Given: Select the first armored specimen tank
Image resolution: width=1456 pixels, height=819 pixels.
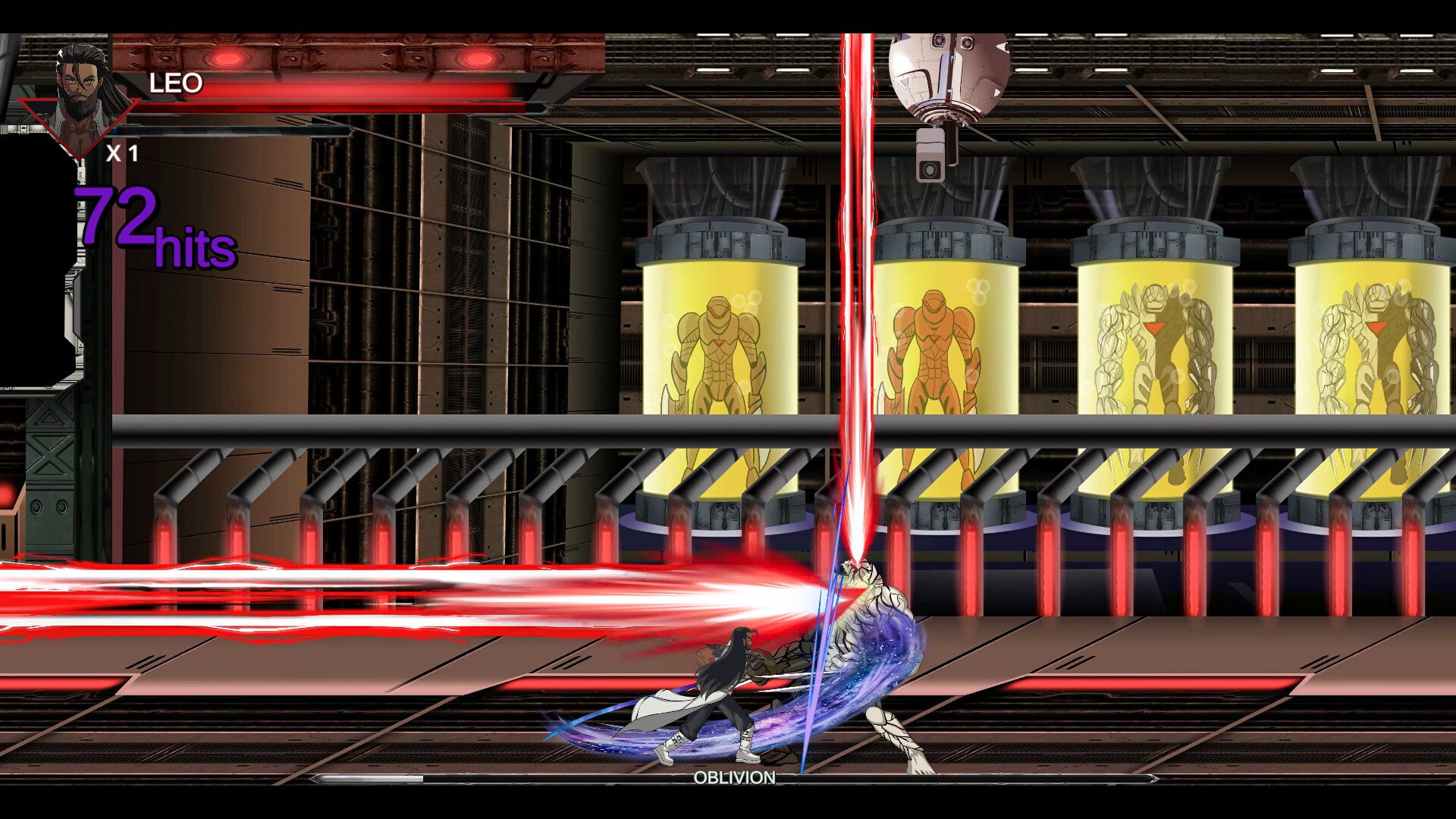Looking at the screenshot, I should pos(720,349).
